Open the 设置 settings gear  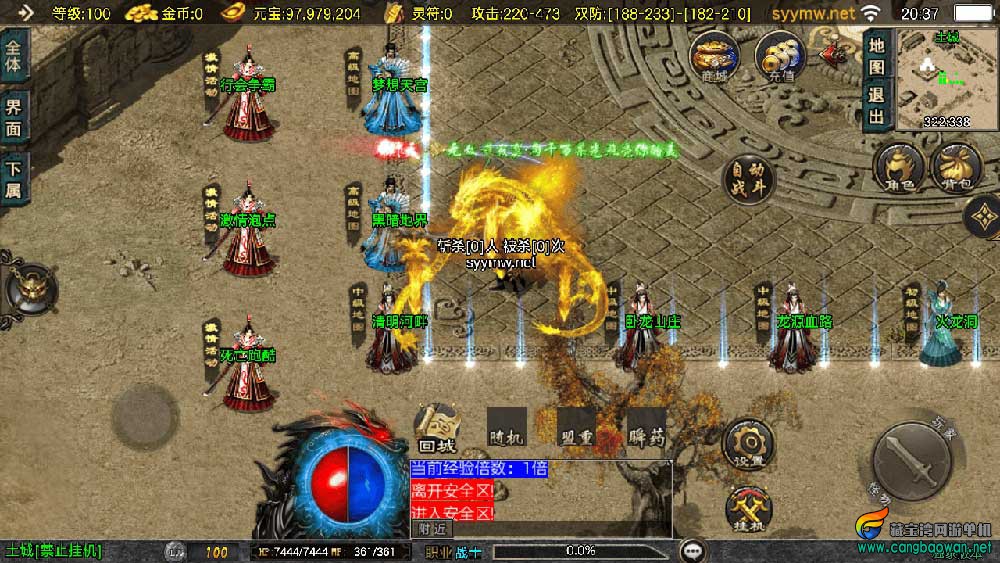click(x=747, y=442)
